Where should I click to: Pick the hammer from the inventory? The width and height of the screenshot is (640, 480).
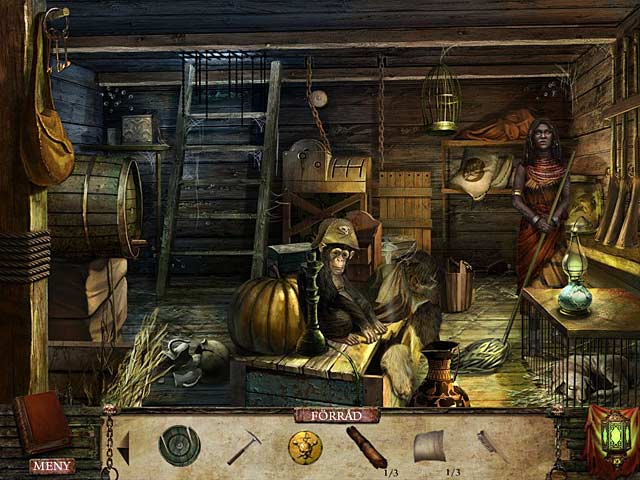click(243, 446)
